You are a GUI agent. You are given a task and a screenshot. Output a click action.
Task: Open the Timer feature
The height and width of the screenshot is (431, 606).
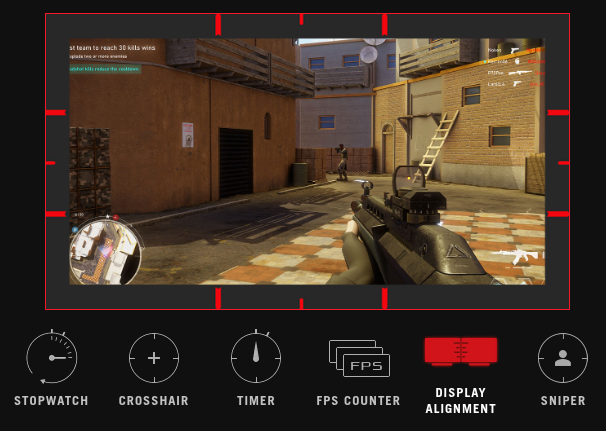tap(256, 358)
